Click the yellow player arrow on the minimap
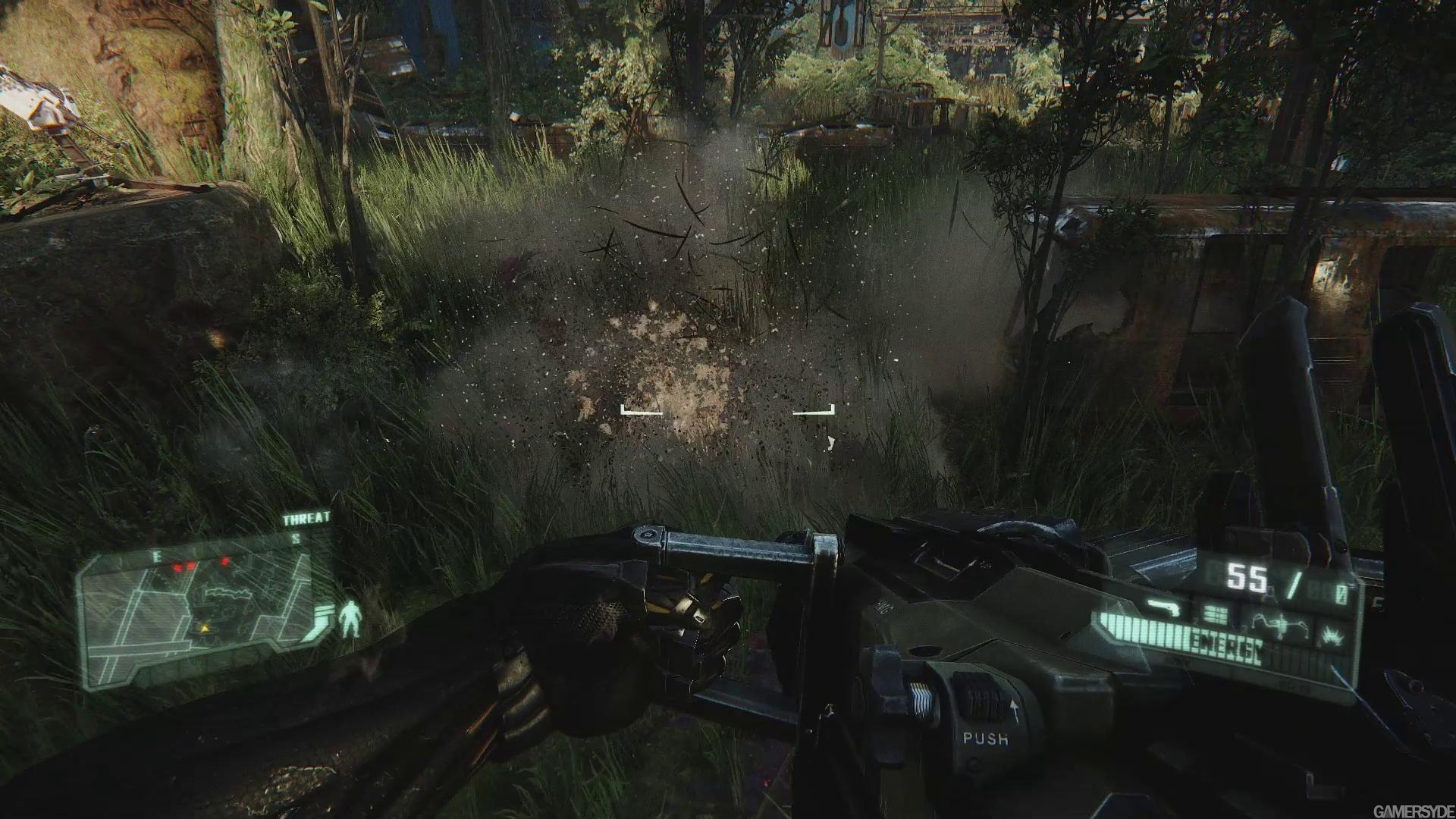1456x819 pixels. 203,629
